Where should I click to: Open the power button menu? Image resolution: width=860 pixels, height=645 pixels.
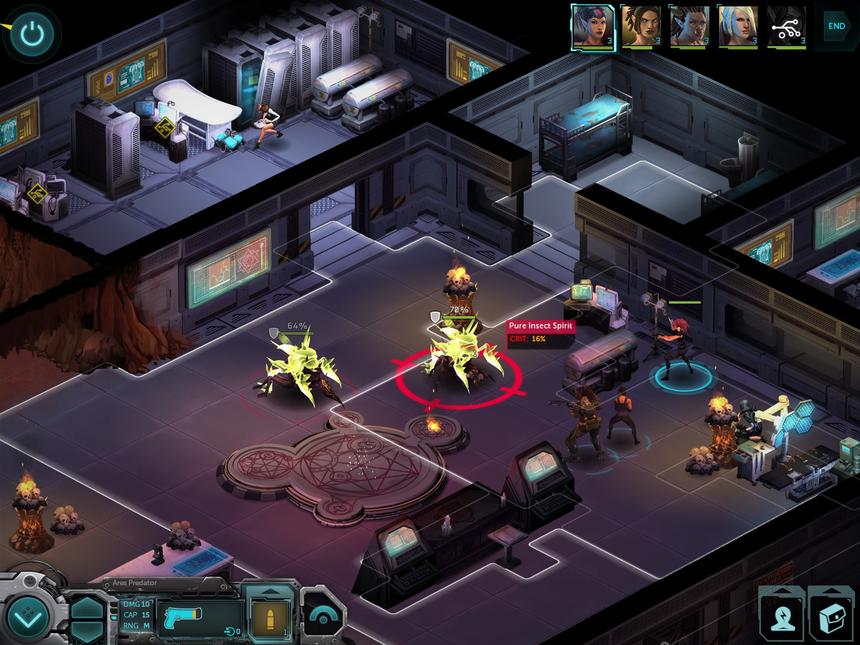pyautogui.click(x=33, y=33)
